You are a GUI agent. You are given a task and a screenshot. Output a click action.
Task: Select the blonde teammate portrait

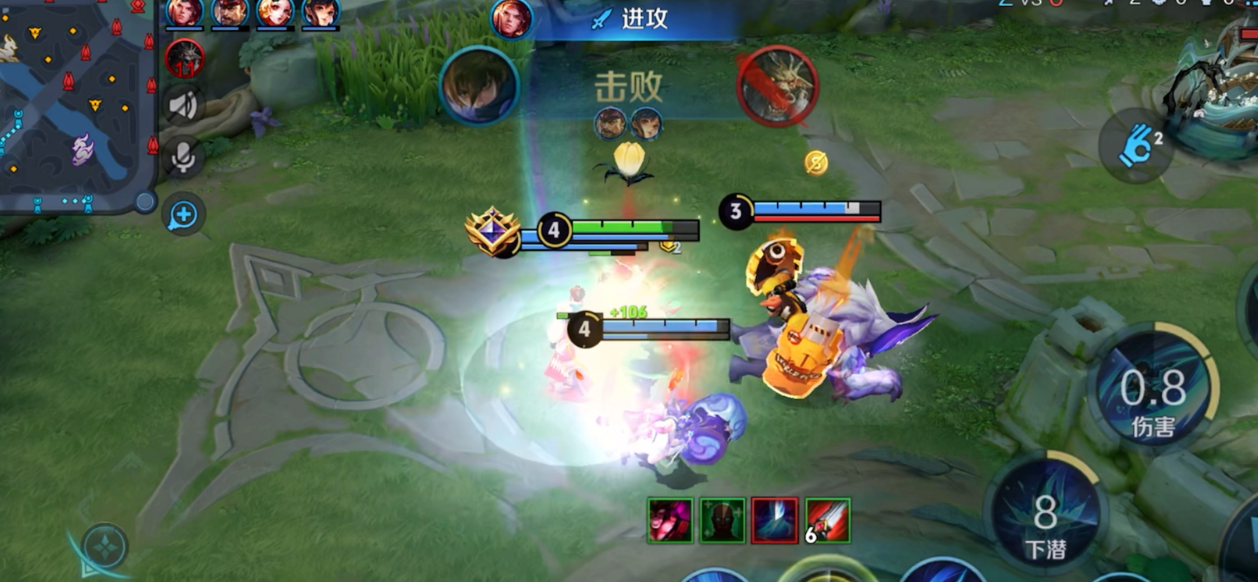[275, 12]
